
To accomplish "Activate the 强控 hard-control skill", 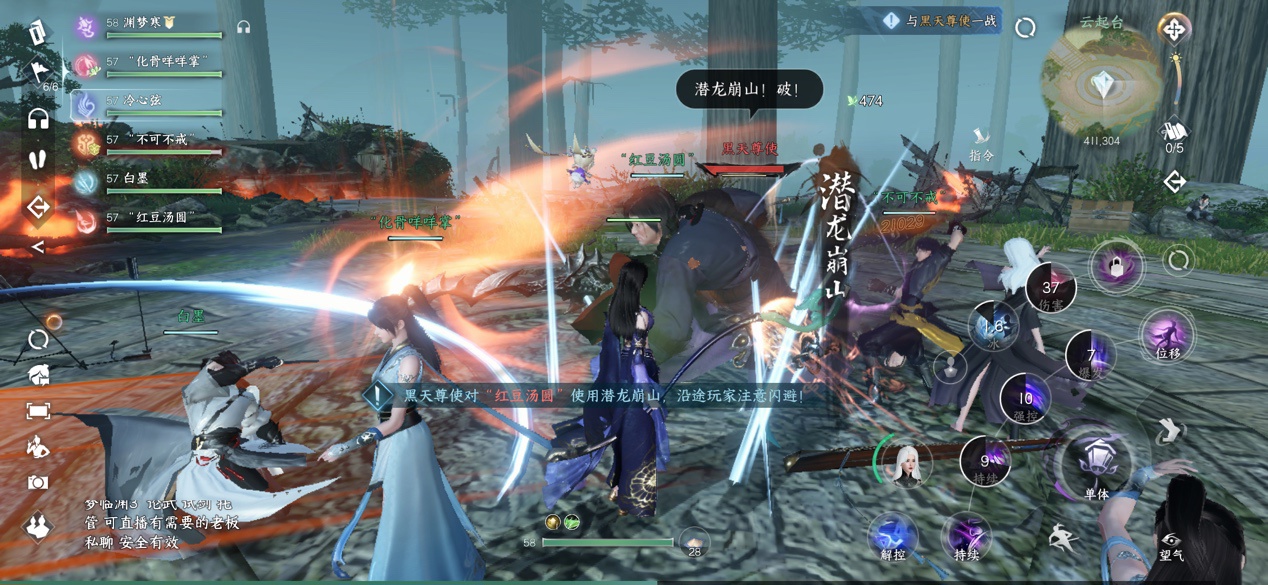I will click(x=1025, y=399).
